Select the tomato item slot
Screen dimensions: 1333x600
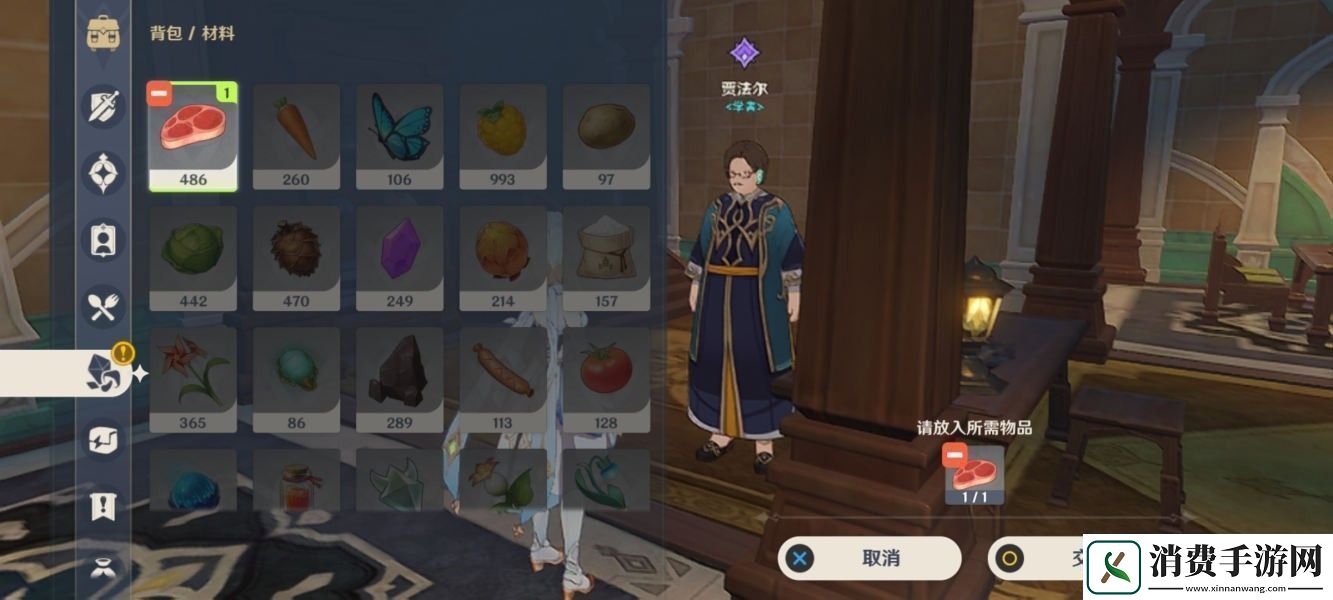coord(606,380)
